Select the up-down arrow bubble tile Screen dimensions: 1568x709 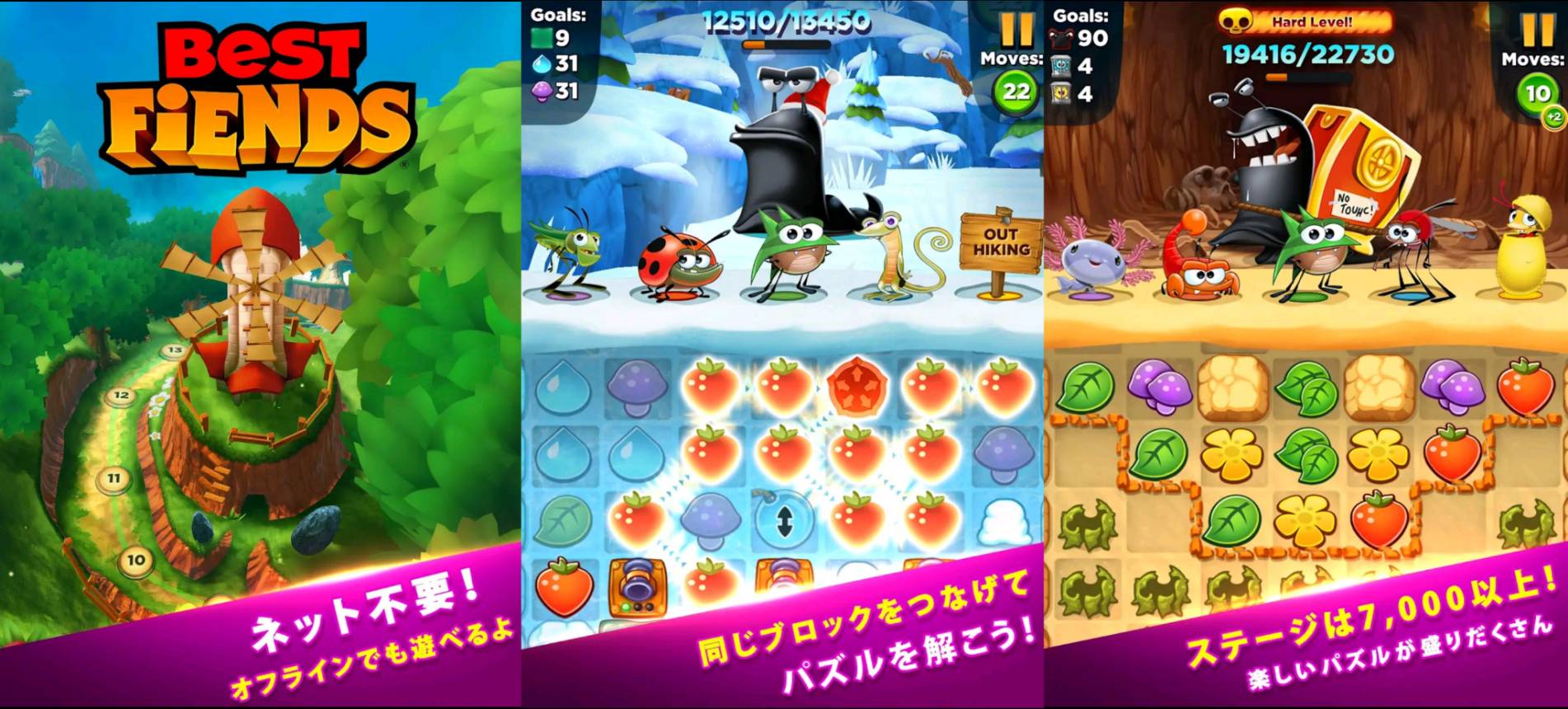[x=784, y=520]
